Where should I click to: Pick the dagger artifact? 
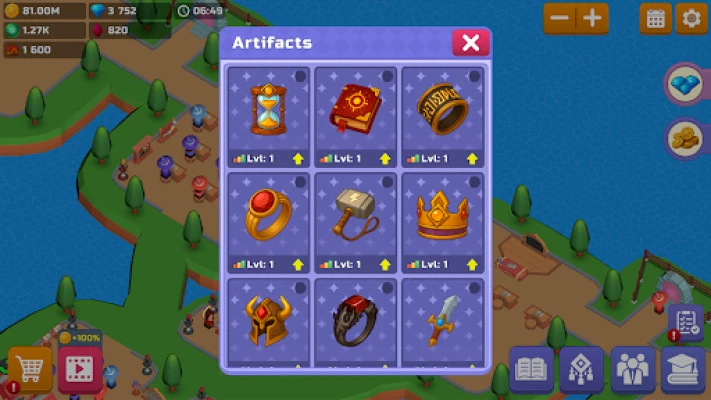click(x=442, y=322)
